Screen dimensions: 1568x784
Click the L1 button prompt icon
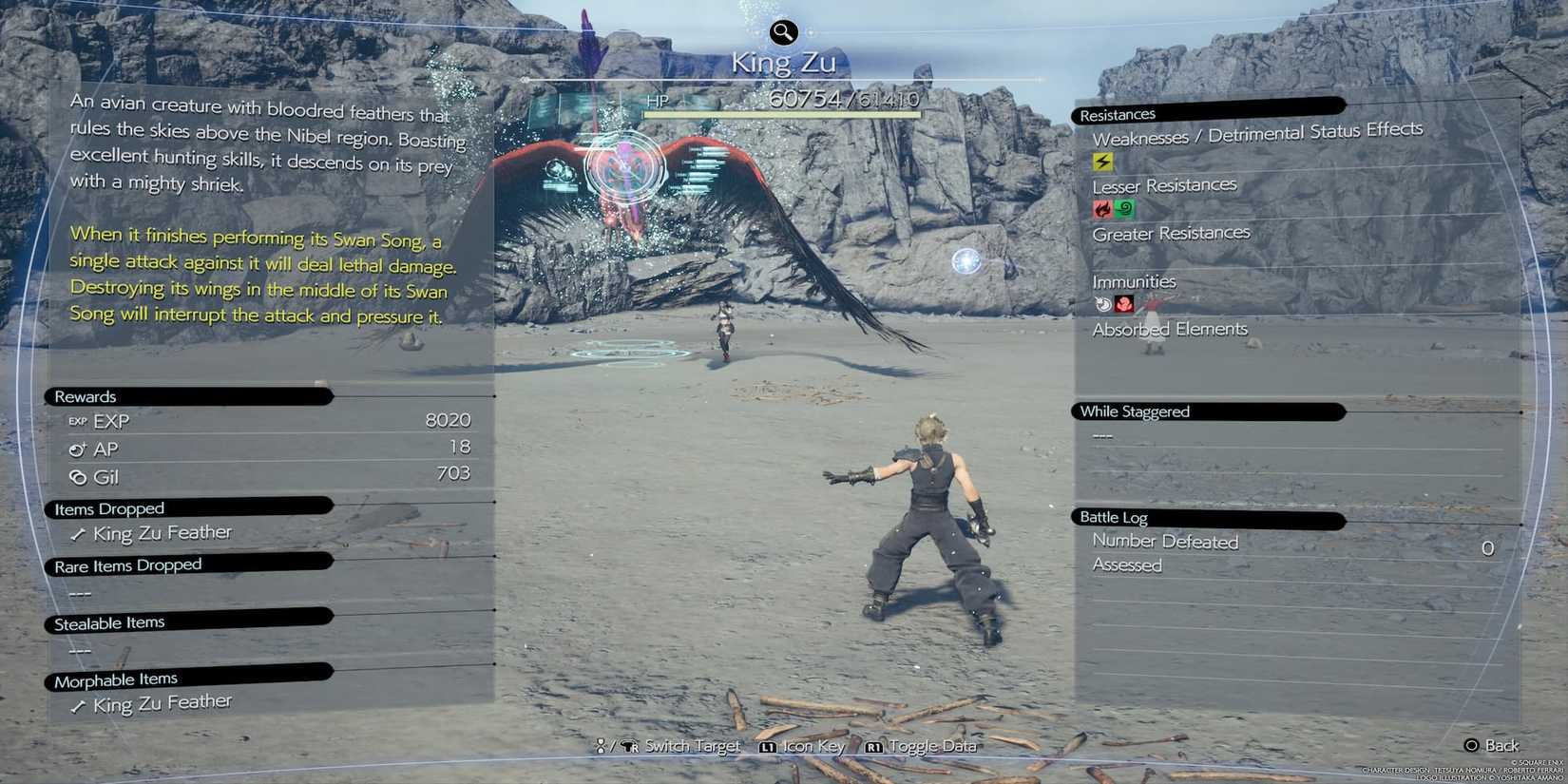766,747
